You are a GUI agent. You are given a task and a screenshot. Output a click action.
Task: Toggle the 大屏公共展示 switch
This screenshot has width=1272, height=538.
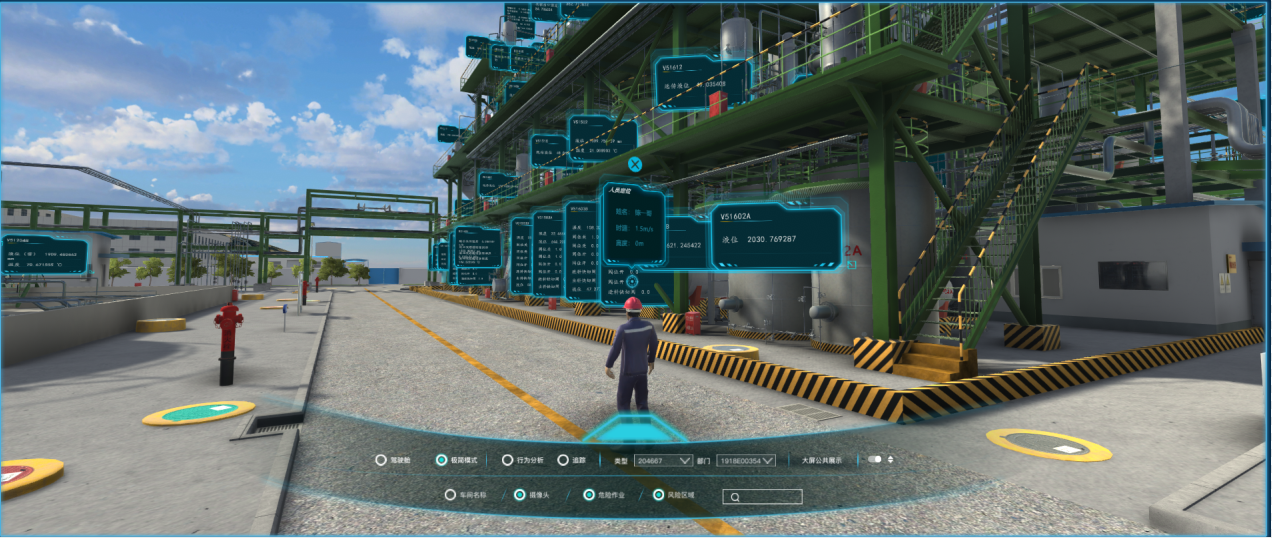click(x=875, y=460)
